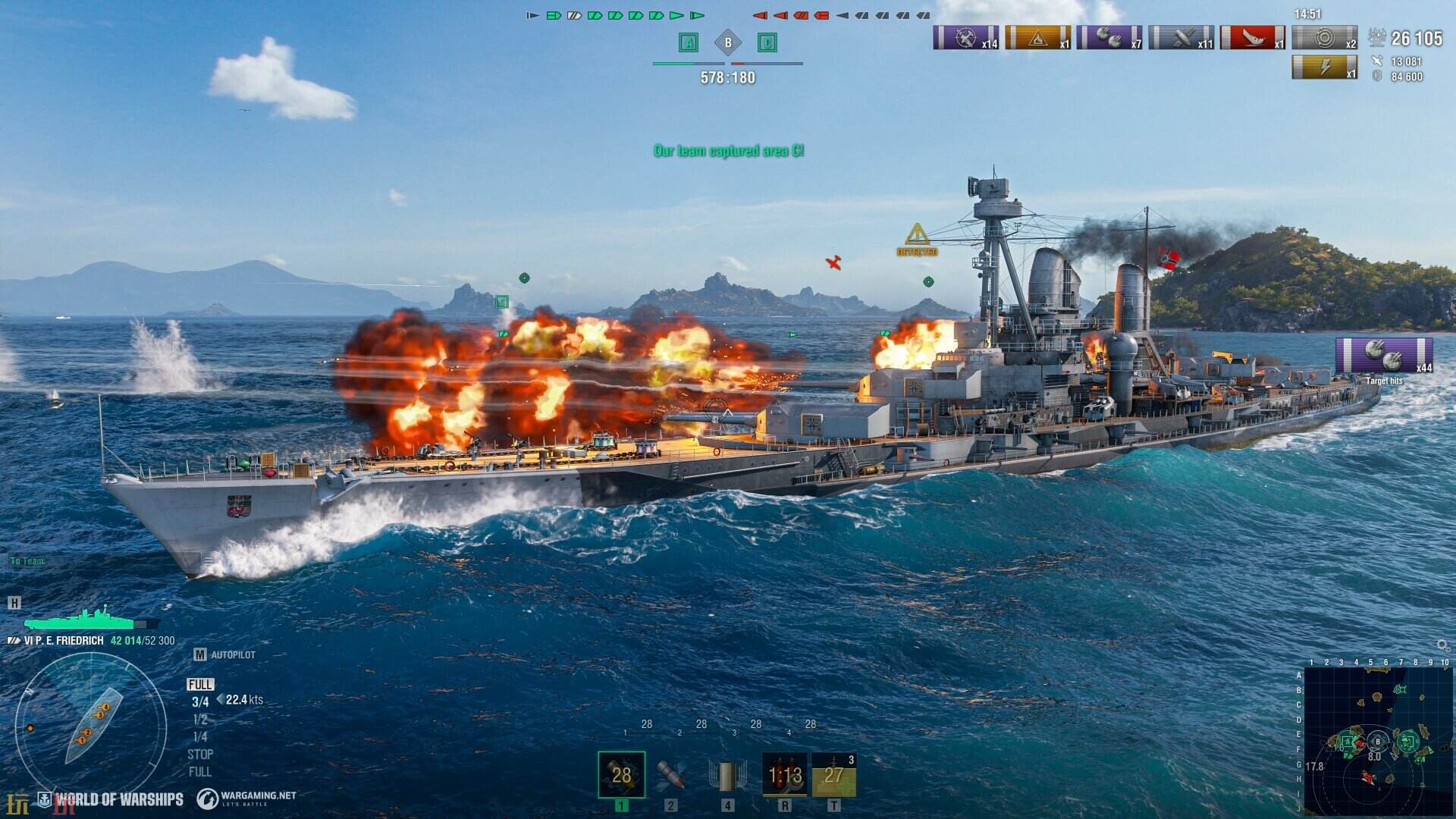Use the Repair Party consumable
This screenshot has width=1456, height=819.
833,775
